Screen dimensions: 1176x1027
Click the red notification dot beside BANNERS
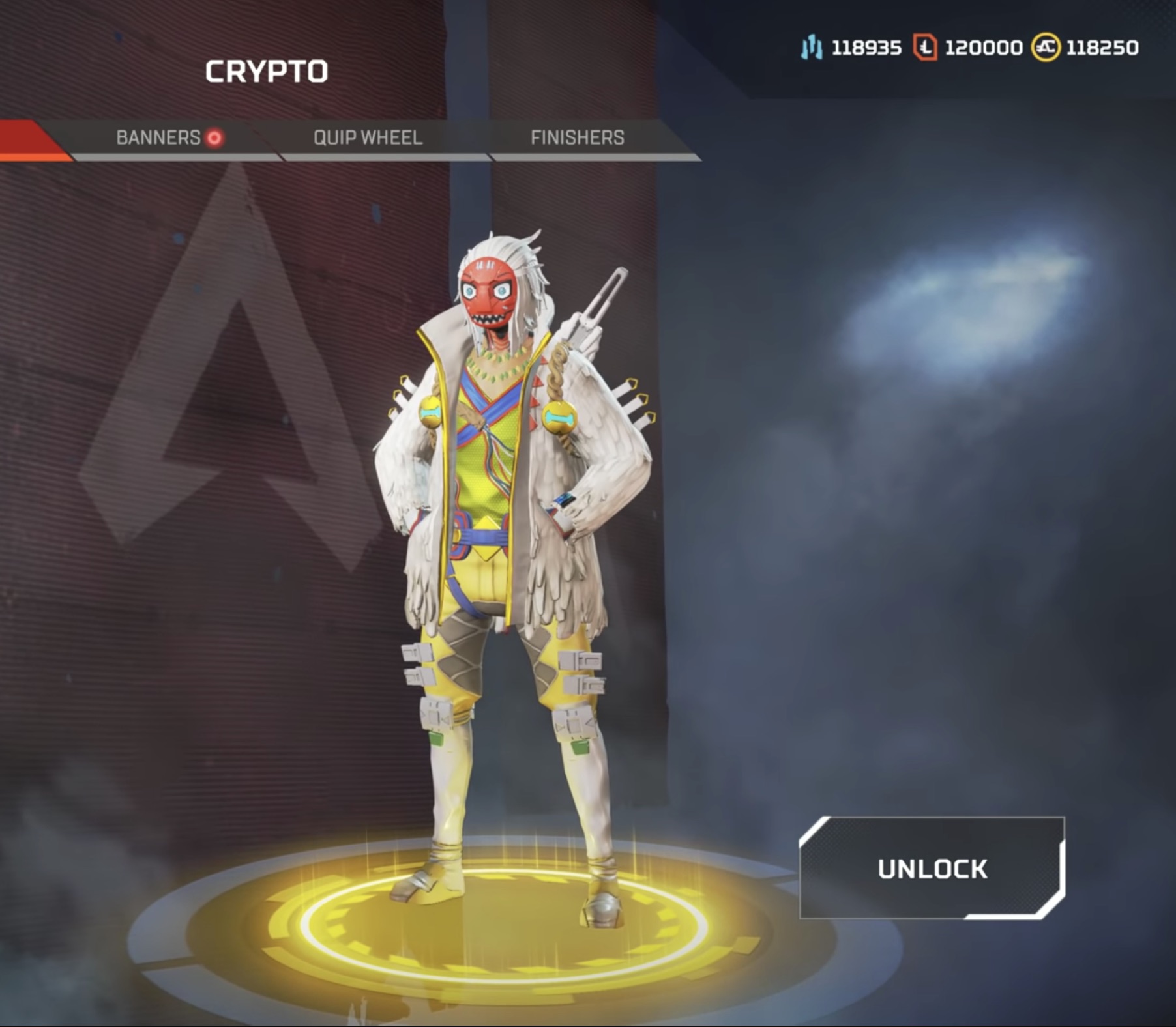pos(213,137)
